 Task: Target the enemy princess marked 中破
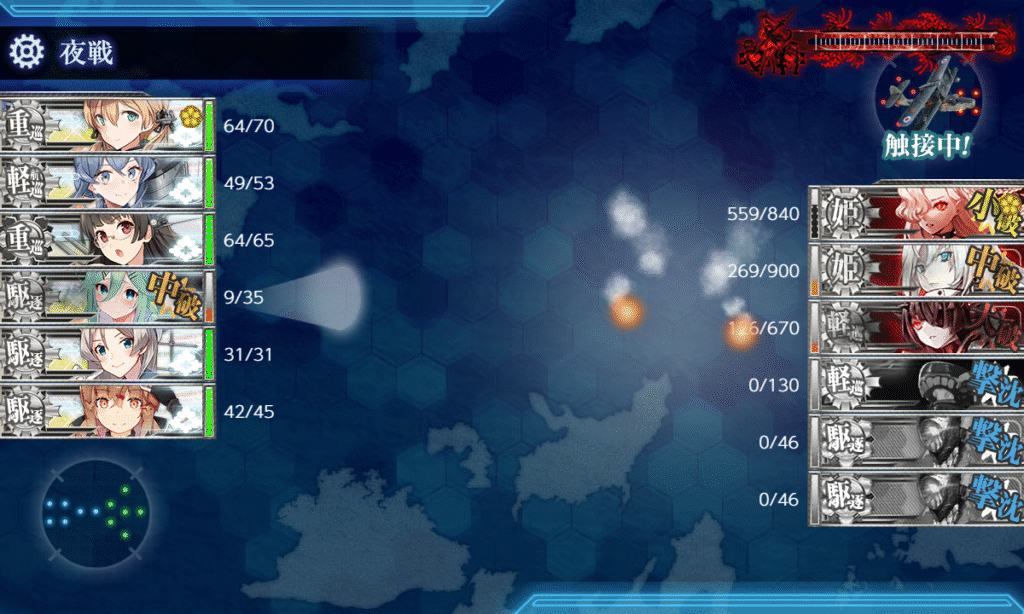tap(918, 269)
